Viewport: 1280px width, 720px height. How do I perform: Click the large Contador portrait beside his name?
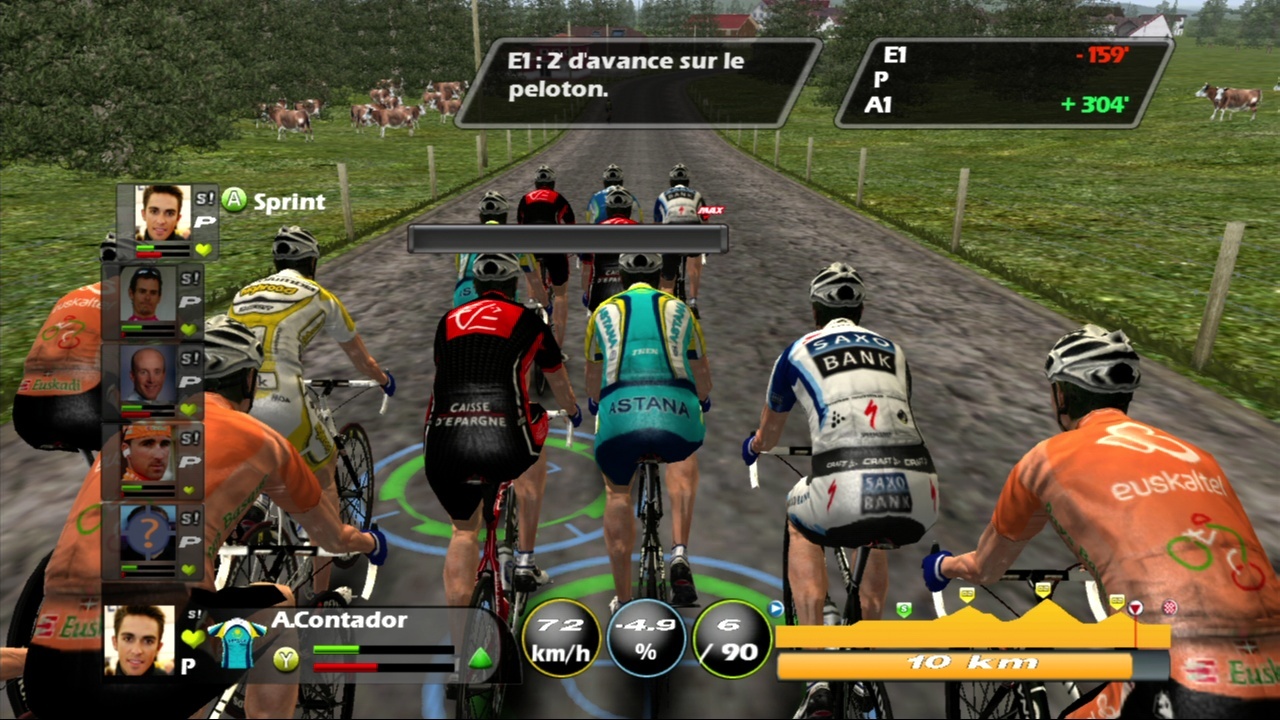pos(139,639)
